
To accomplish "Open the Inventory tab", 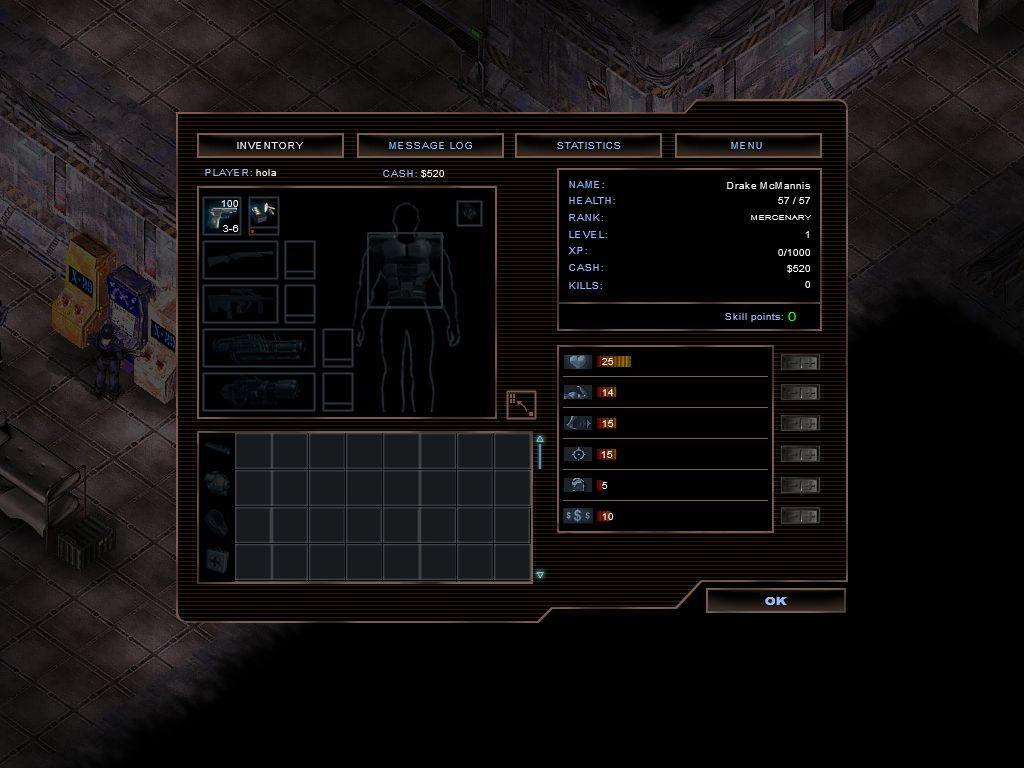I will click(x=270, y=146).
